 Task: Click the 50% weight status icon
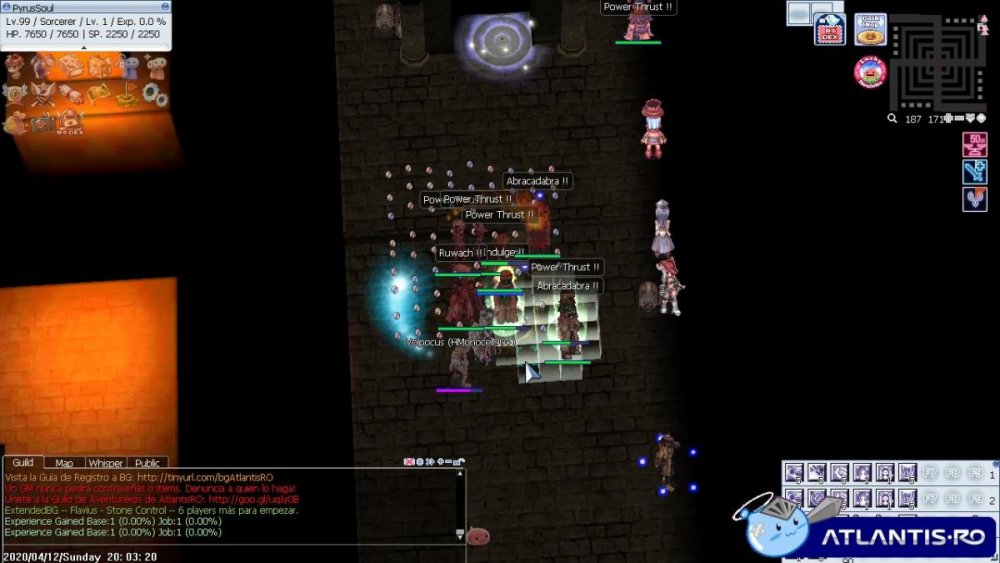coord(974,144)
